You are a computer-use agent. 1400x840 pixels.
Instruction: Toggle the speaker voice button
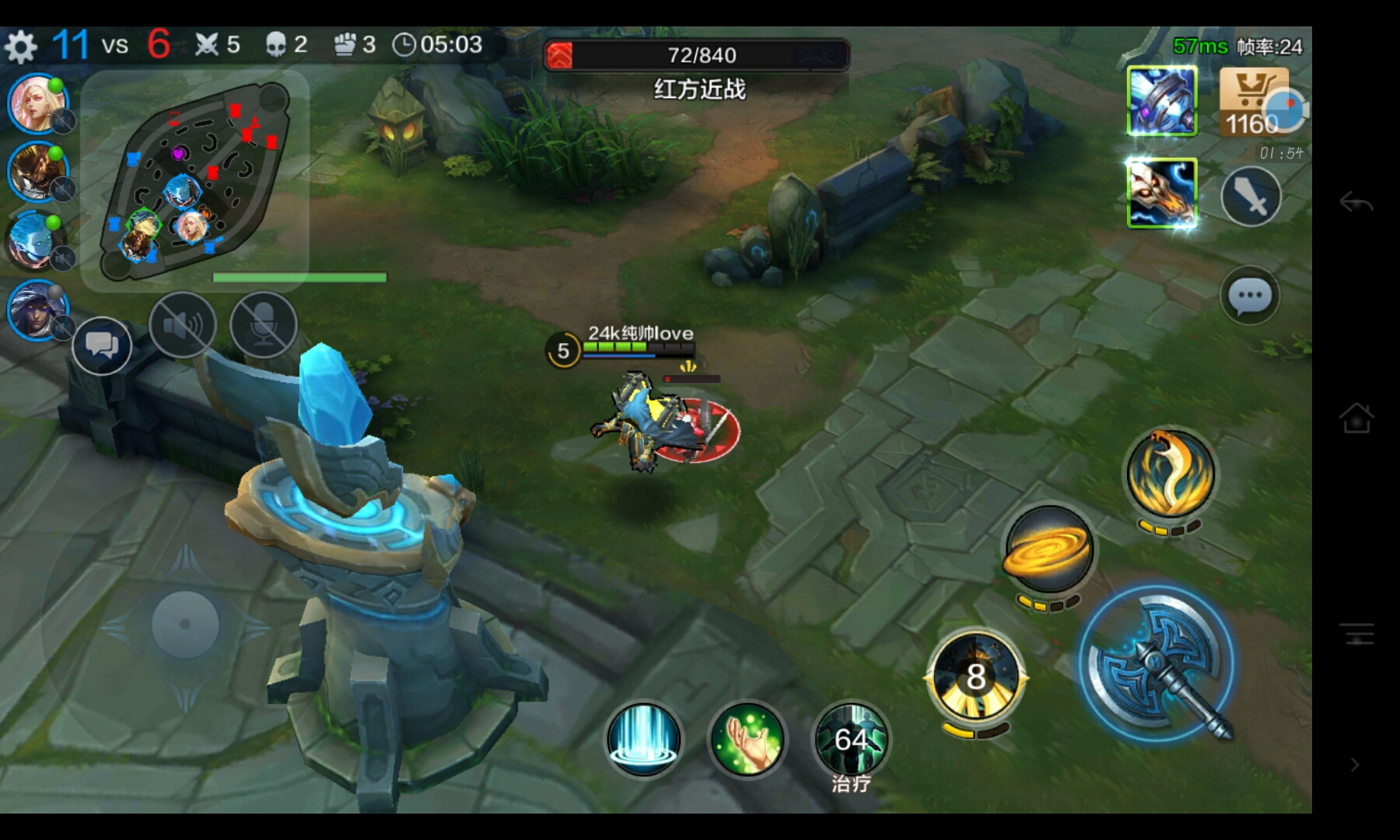(x=183, y=325)
